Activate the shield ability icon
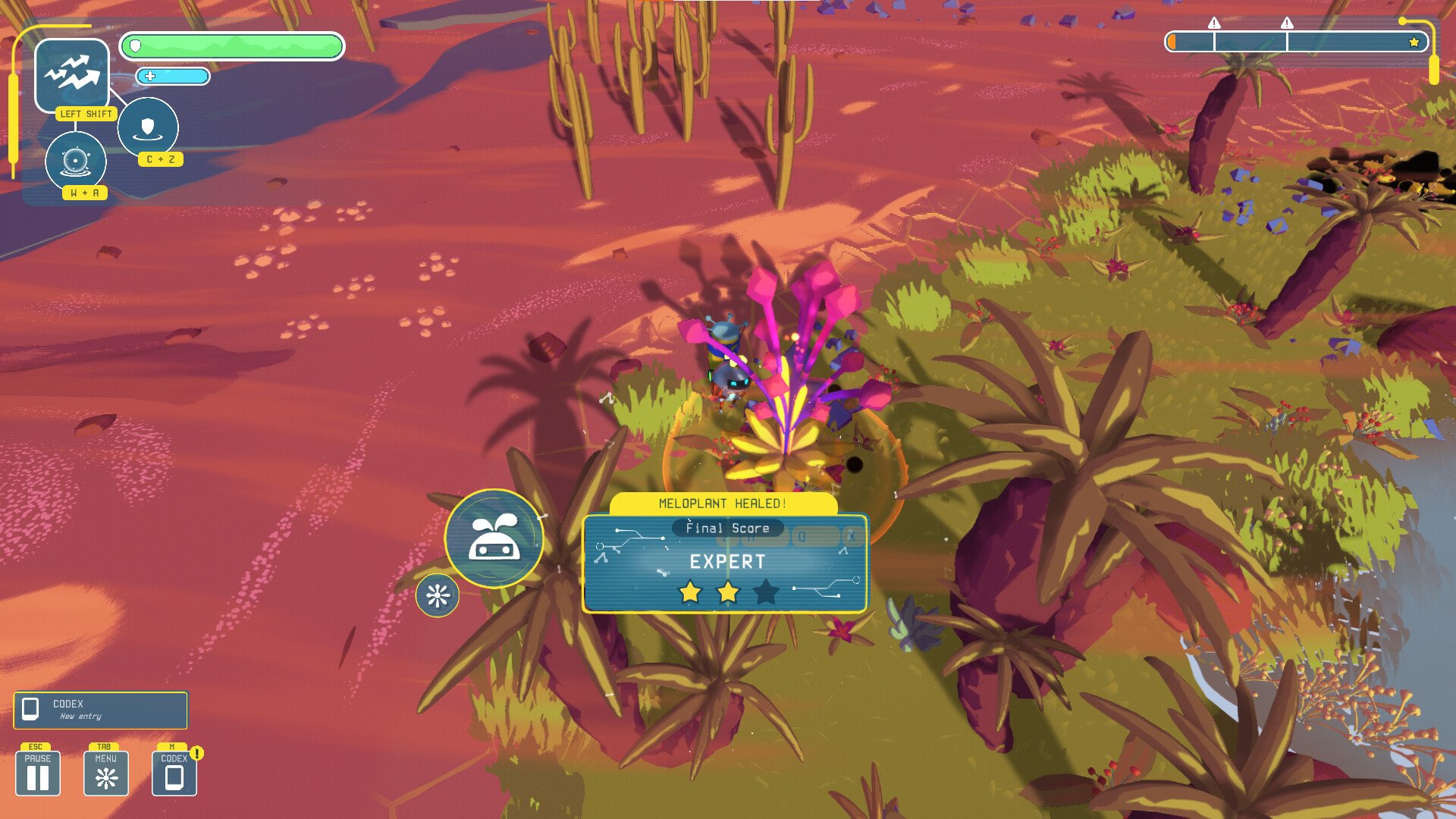This screenshot has height=819, width=1456. [148, 127]
